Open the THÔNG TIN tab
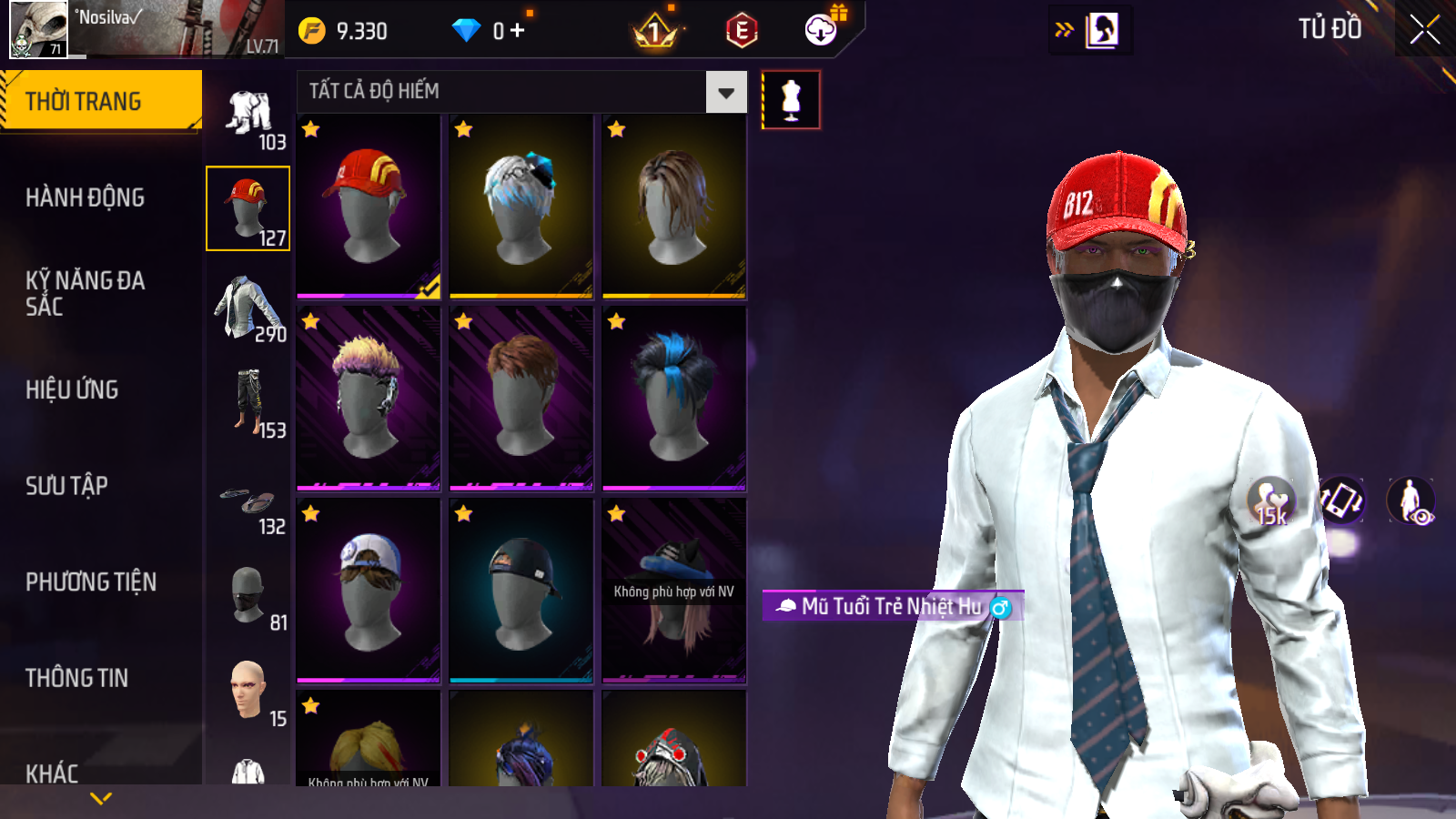Image resolution: width=1456 pixels, height=819 pixels. pyautogui.click(x=77, y=678)
